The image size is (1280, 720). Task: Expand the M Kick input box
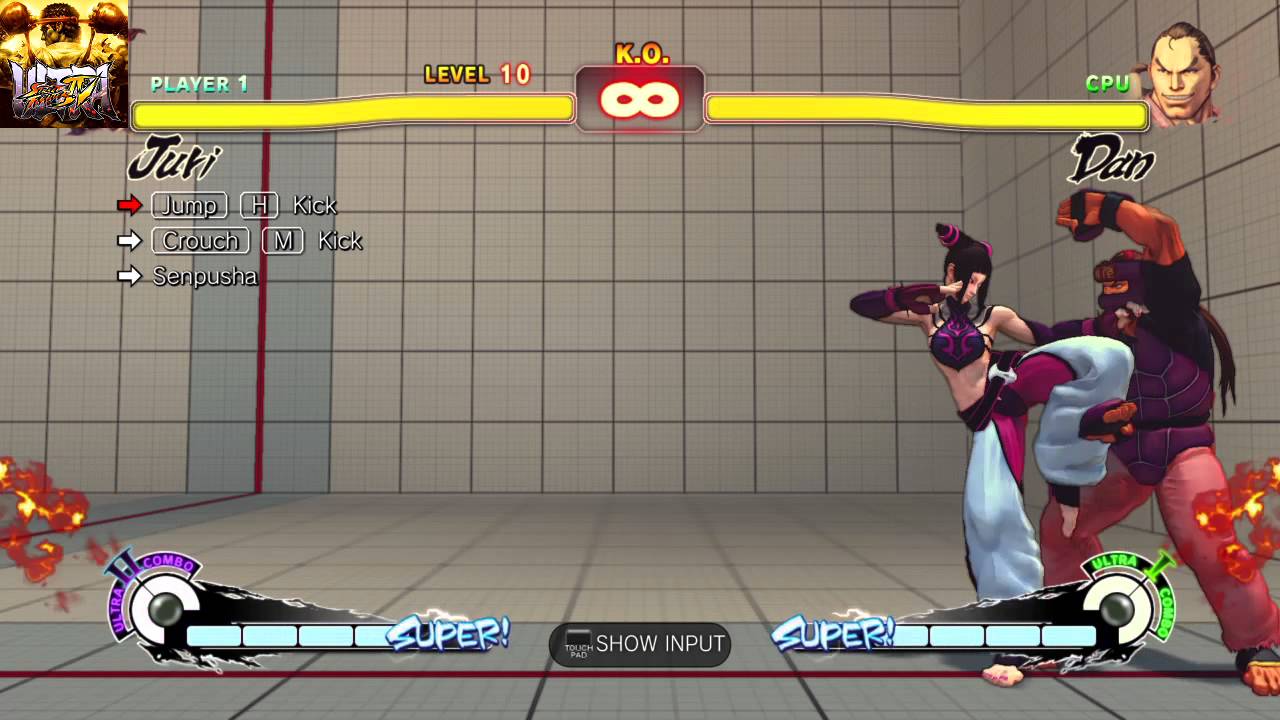coord(282,240)
